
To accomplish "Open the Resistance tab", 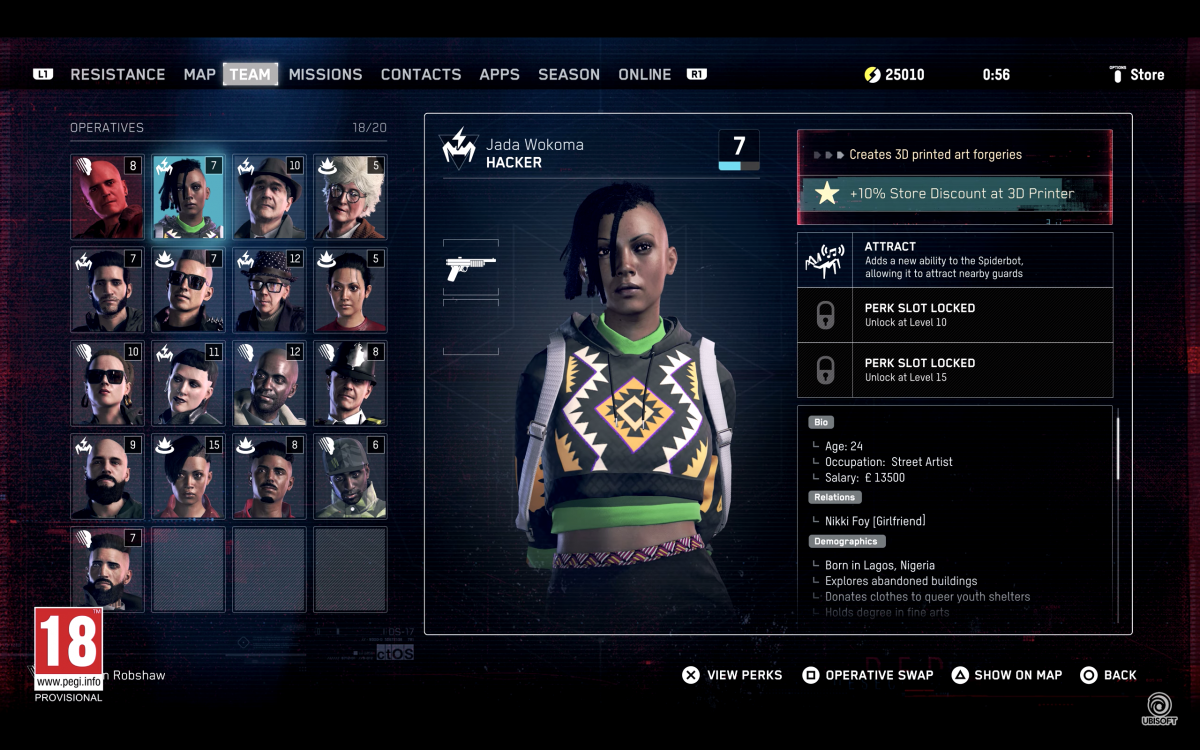I will pos(118,75).
